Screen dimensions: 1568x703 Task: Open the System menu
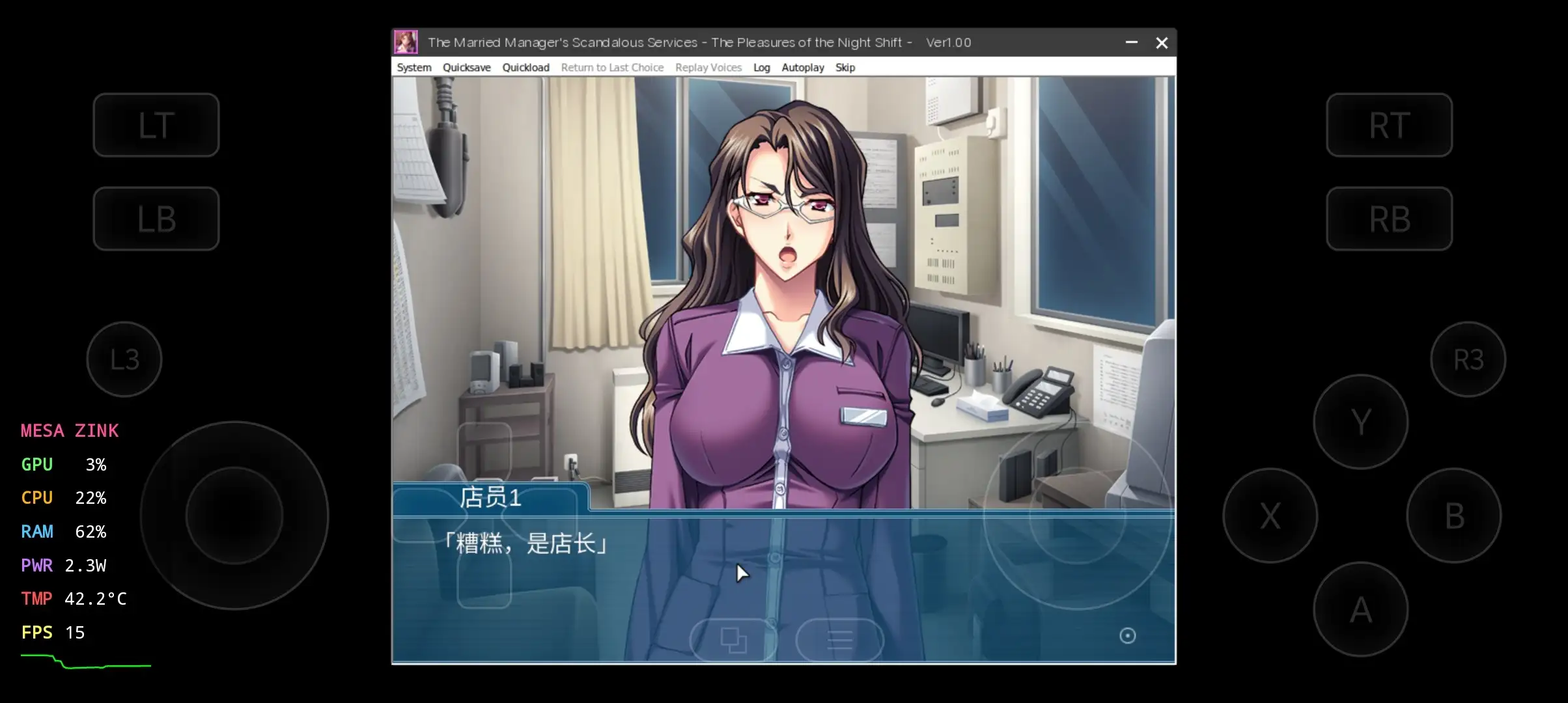click(x=413, y=67)
